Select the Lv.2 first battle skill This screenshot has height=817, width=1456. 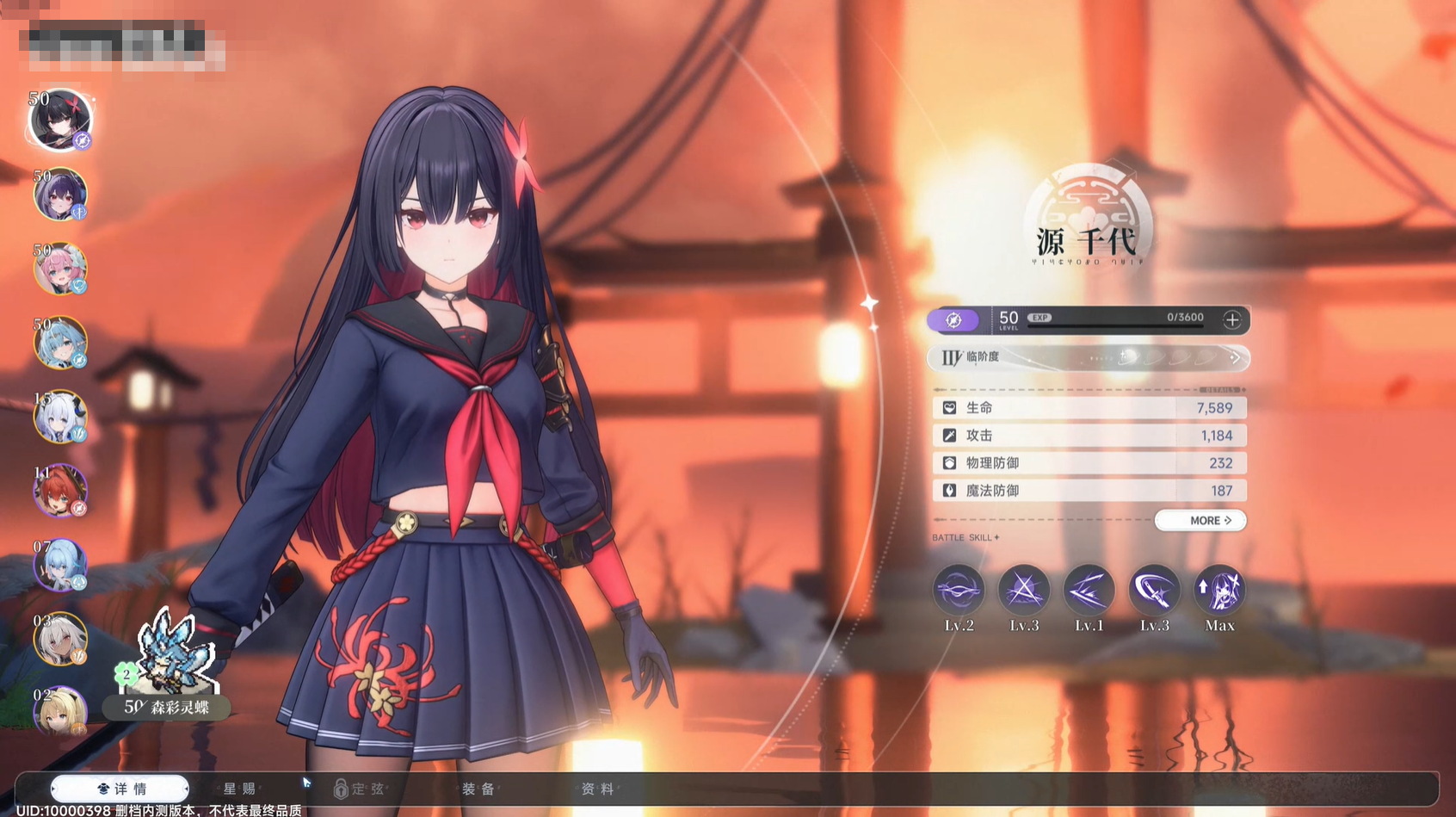[x=959, y=591]
